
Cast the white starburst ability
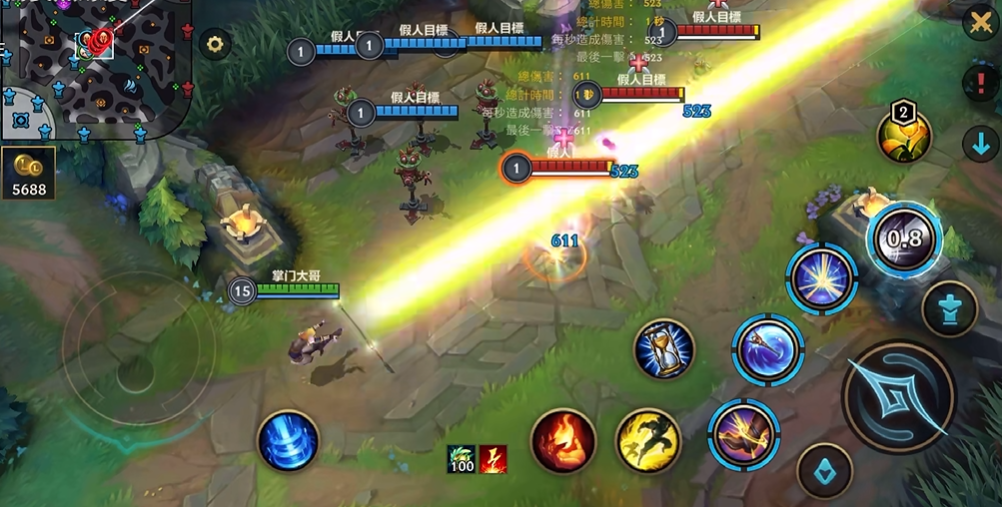click(821, 279)
